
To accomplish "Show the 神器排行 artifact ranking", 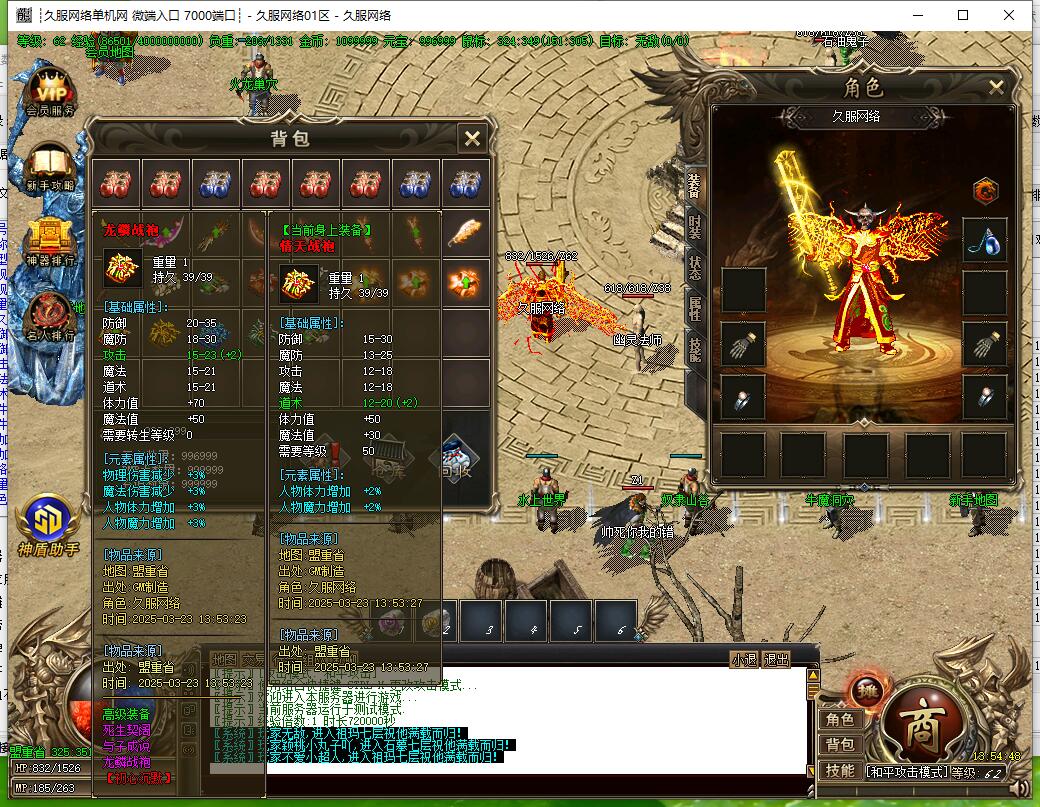I will pyautogui.click(x=50, y=242).
